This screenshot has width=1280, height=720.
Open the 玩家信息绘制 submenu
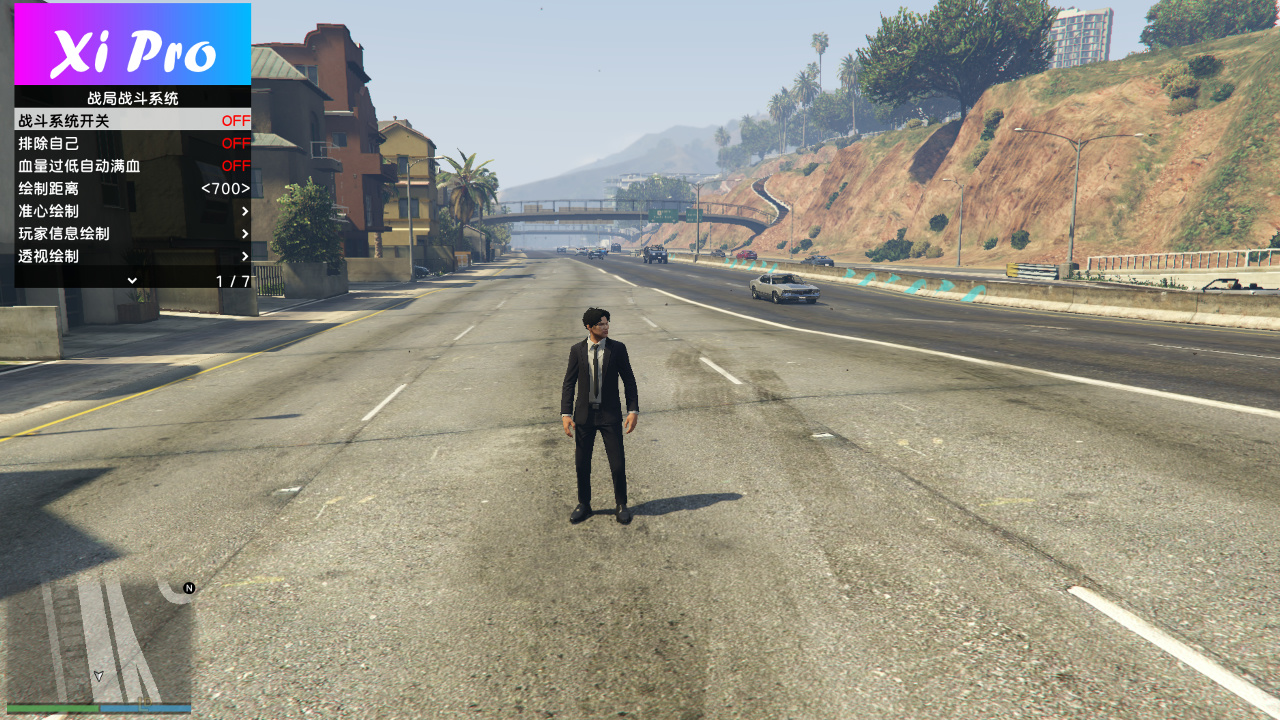(x=132, y=233)
